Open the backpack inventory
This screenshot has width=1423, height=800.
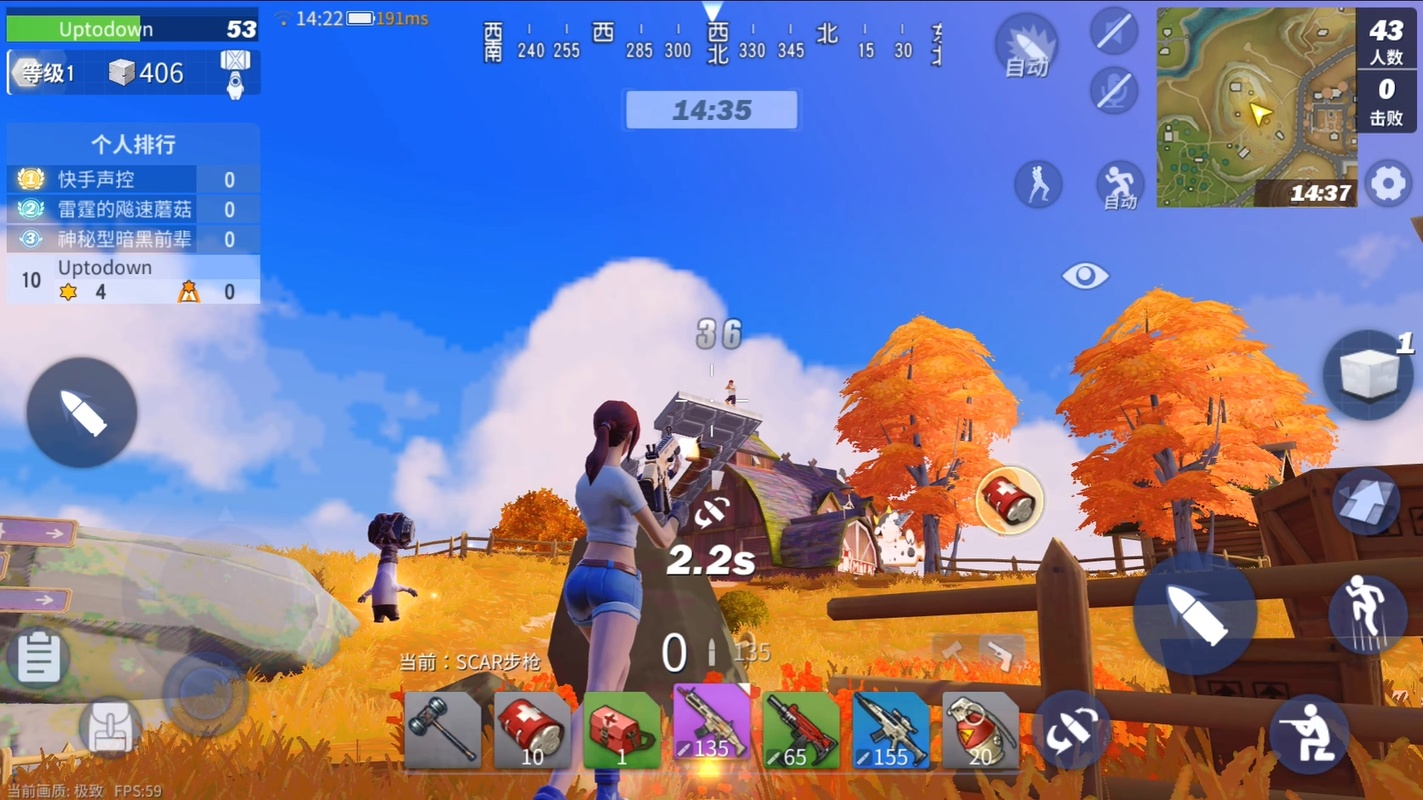point(110,729)
